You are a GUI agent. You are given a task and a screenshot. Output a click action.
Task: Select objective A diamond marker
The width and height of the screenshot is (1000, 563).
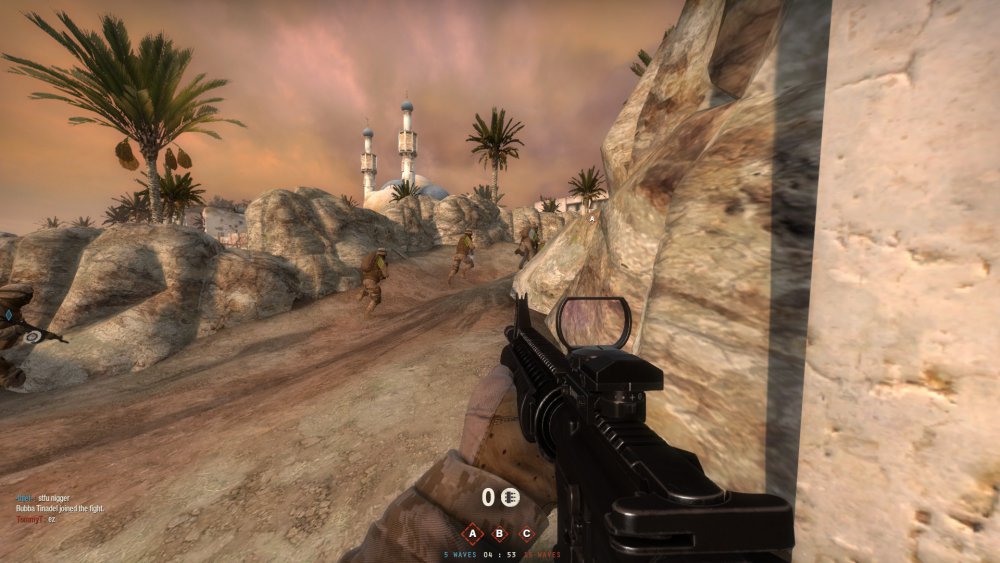(x=473, y=533)
